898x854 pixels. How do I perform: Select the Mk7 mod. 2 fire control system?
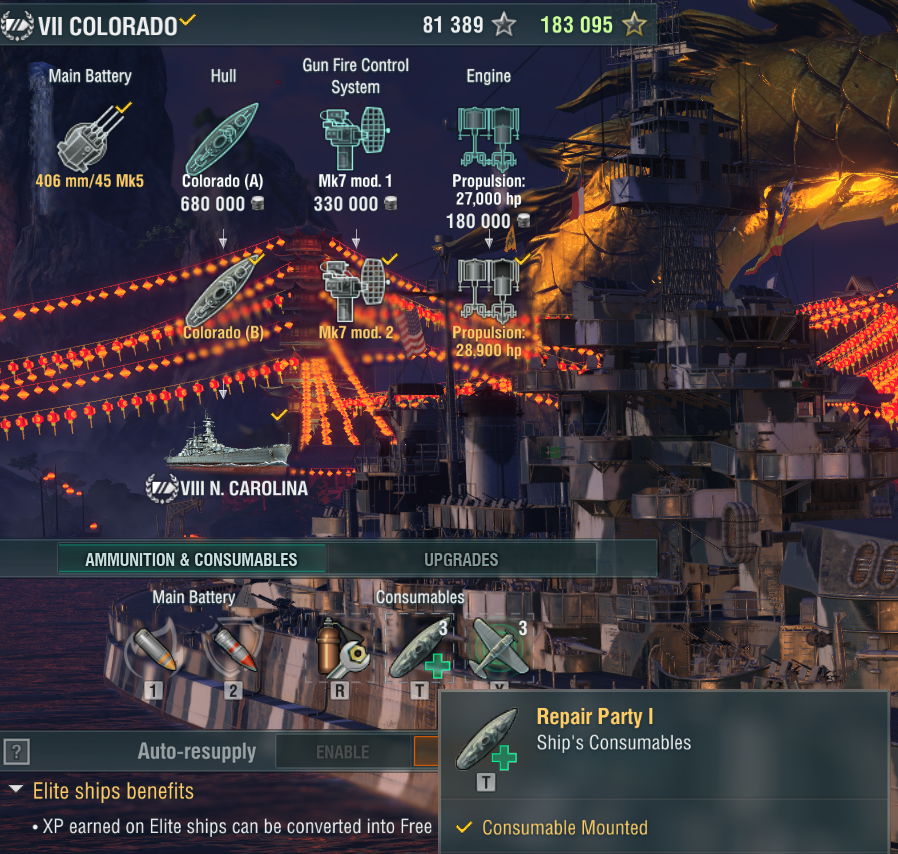pos(355,291)
